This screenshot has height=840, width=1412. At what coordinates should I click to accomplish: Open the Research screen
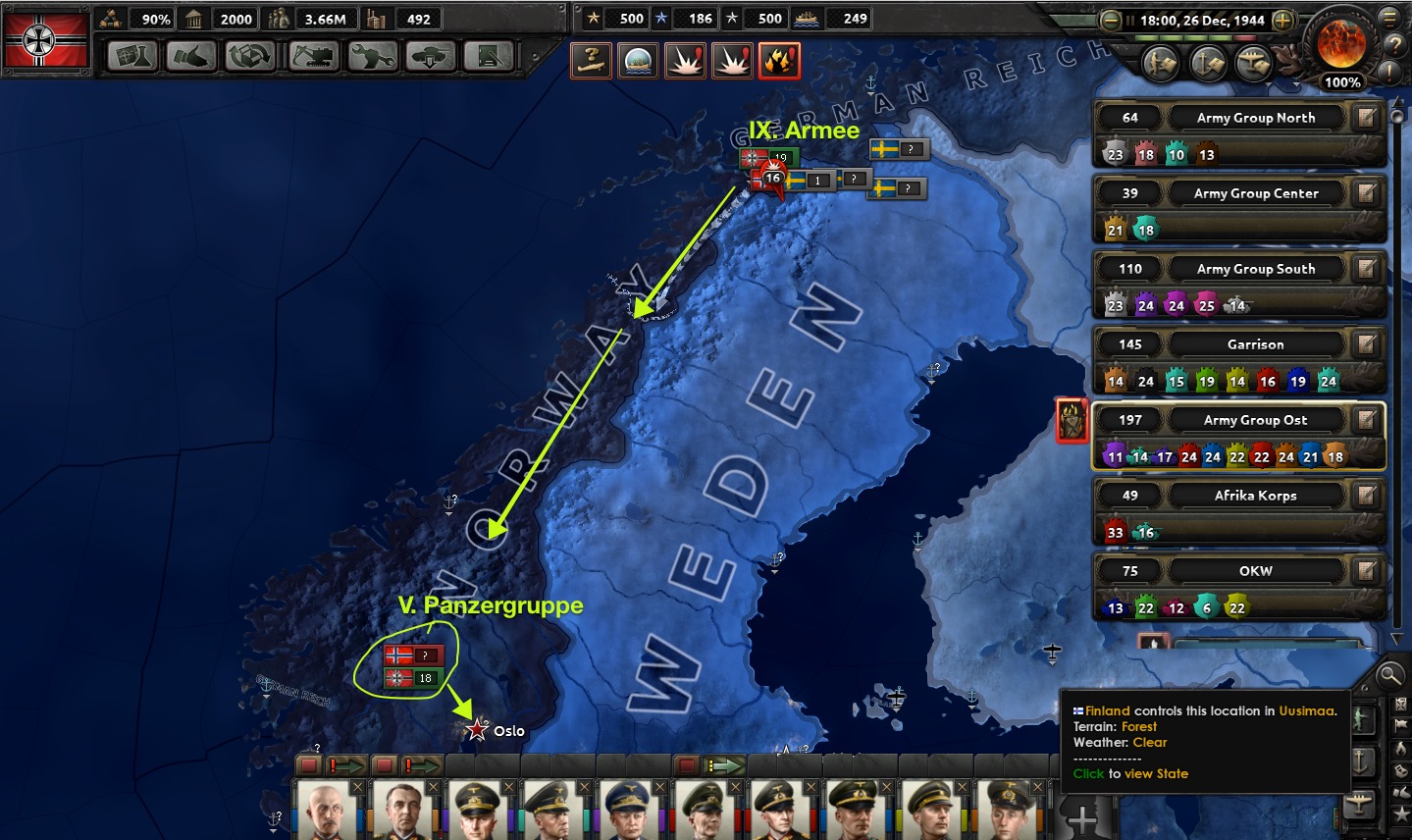point(133,57)
